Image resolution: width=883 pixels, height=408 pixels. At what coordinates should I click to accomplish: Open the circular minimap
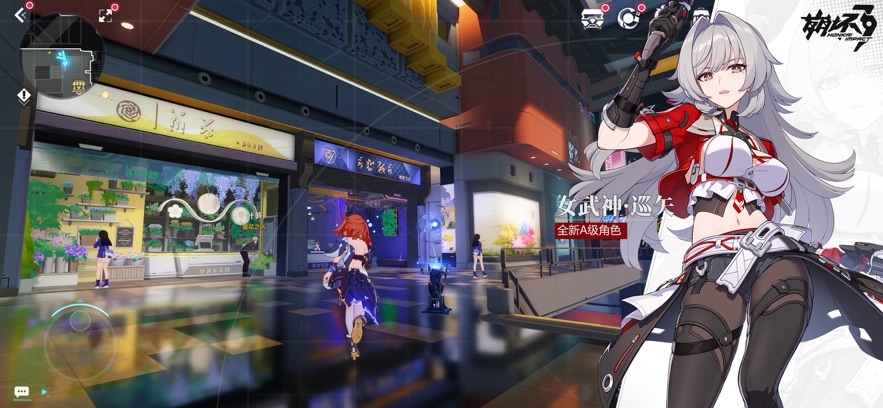tap(61, 56)
